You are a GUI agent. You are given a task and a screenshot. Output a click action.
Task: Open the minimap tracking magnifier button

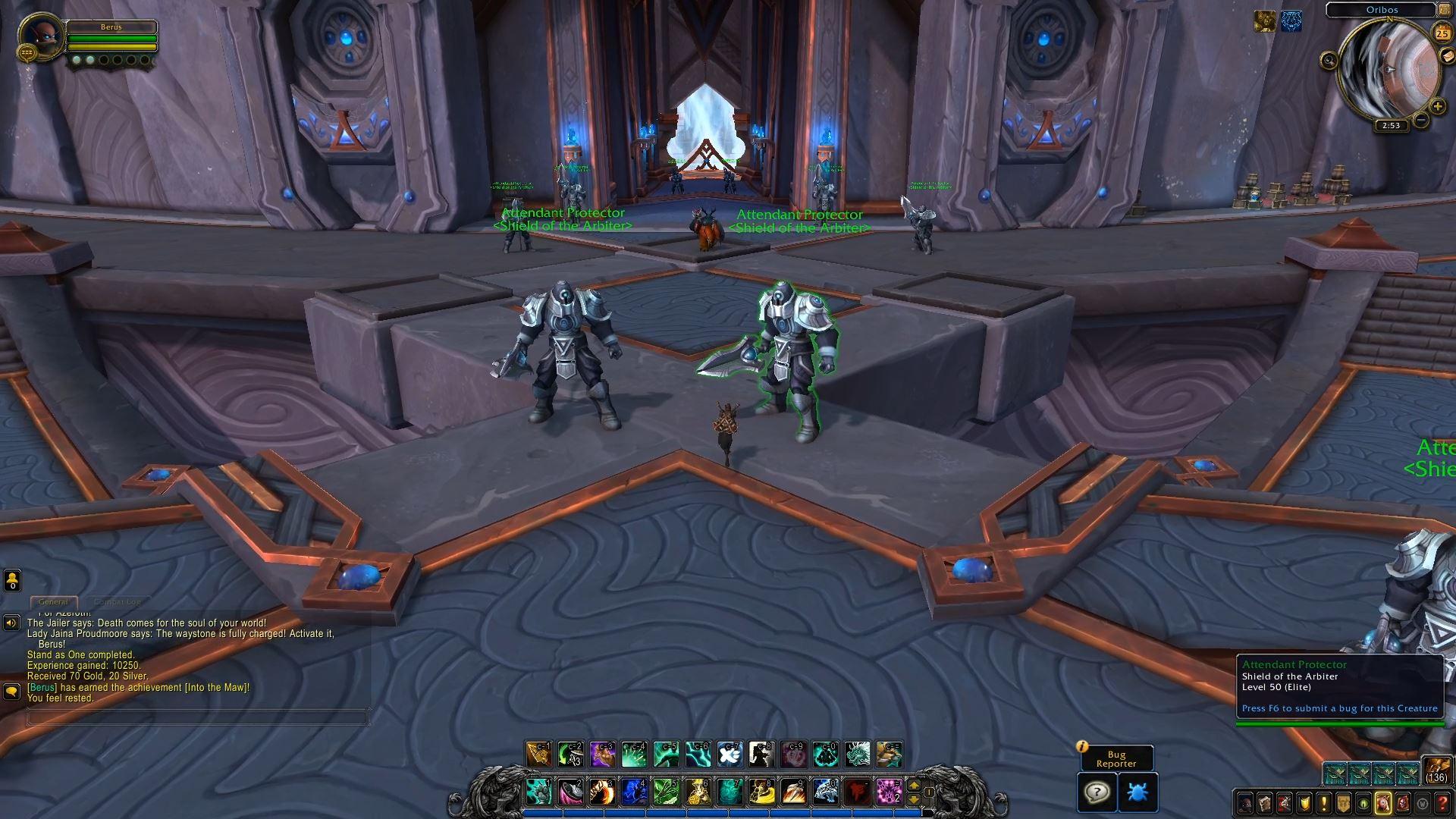pos(1329,60)
